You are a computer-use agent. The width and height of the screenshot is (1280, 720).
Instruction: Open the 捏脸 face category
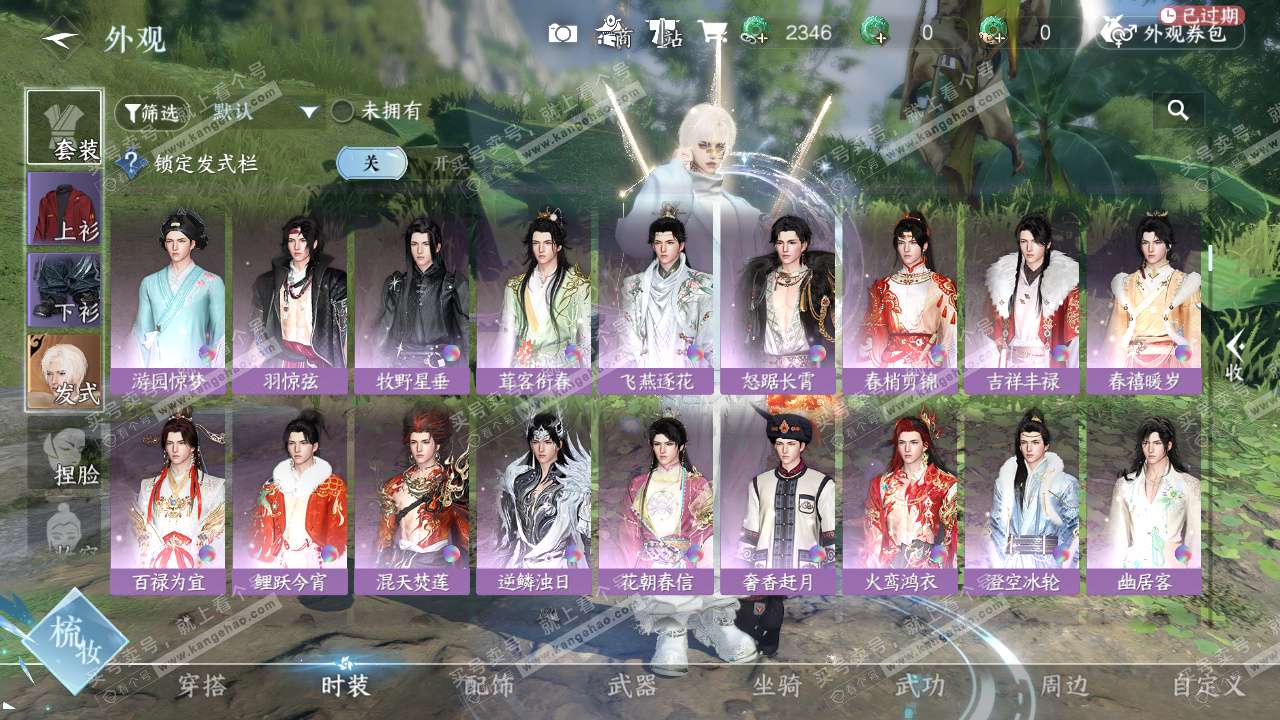pyautogui.click(x=65, y=453)
